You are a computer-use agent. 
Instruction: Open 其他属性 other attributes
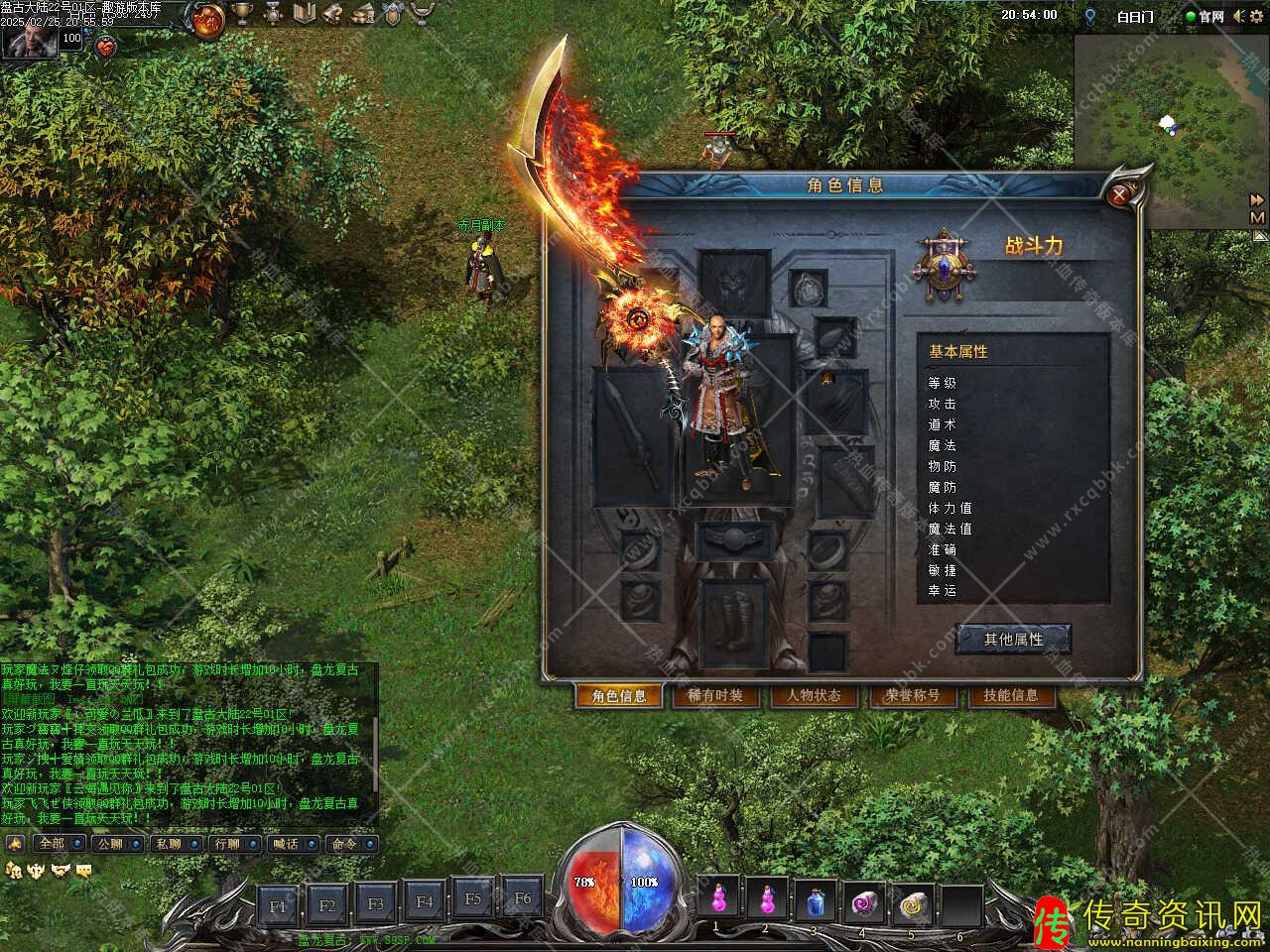click(x=1013, y=640)
